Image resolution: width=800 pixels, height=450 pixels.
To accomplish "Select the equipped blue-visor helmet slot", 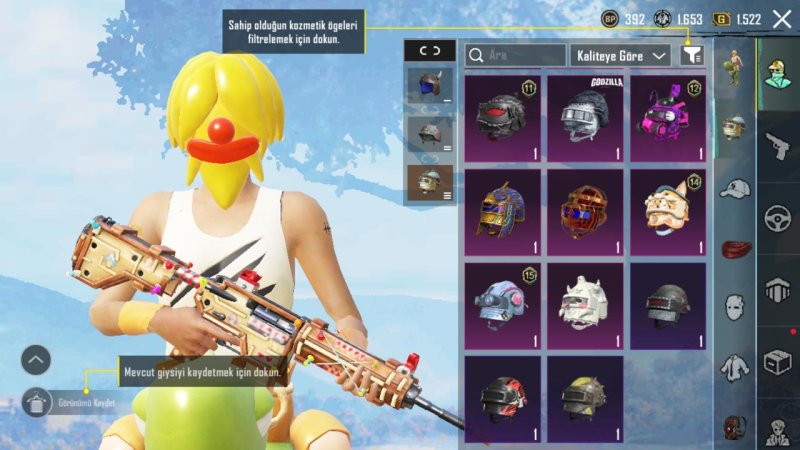I will tap(429, 87).
